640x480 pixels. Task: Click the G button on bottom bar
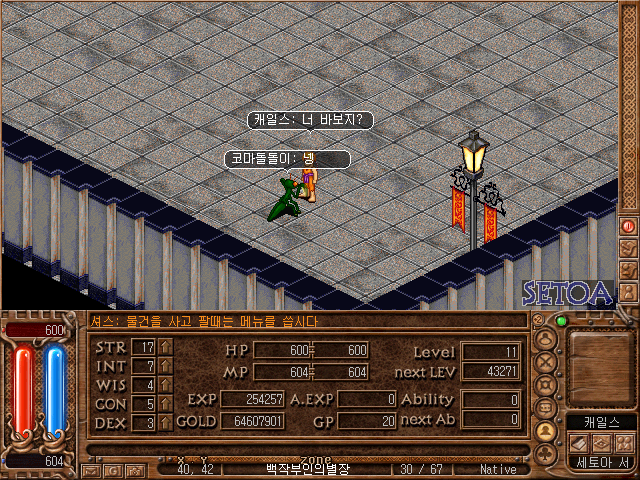click(x=113, y=470)
